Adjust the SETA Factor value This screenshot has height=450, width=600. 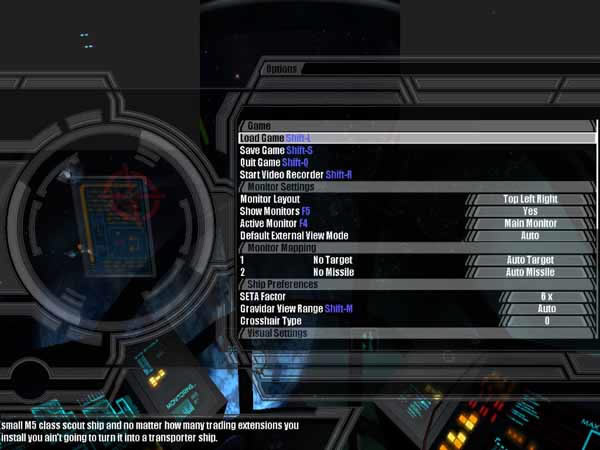[546, 296]
